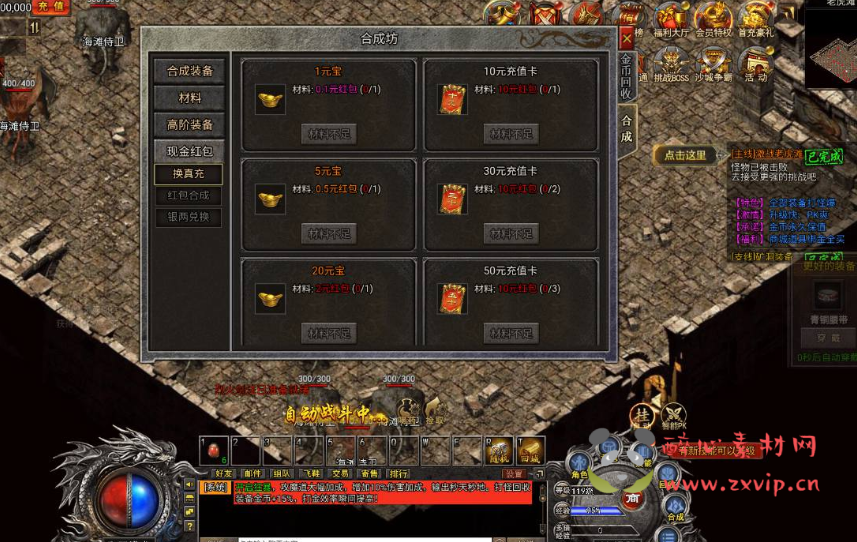The image size is (857, 542).
Task: Open the 会员特权 VIP privileges icon
Action: pos(714,20)
